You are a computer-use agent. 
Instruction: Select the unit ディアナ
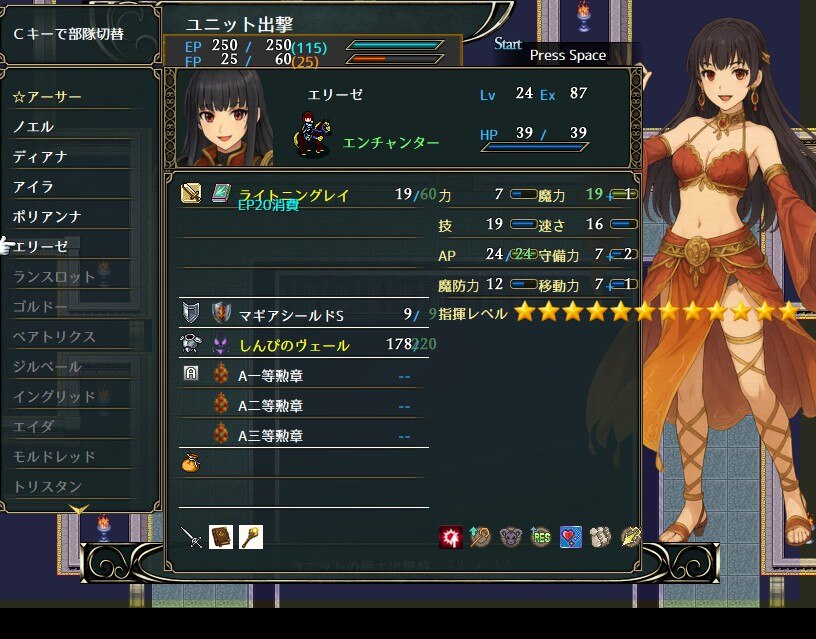[40, 157]
